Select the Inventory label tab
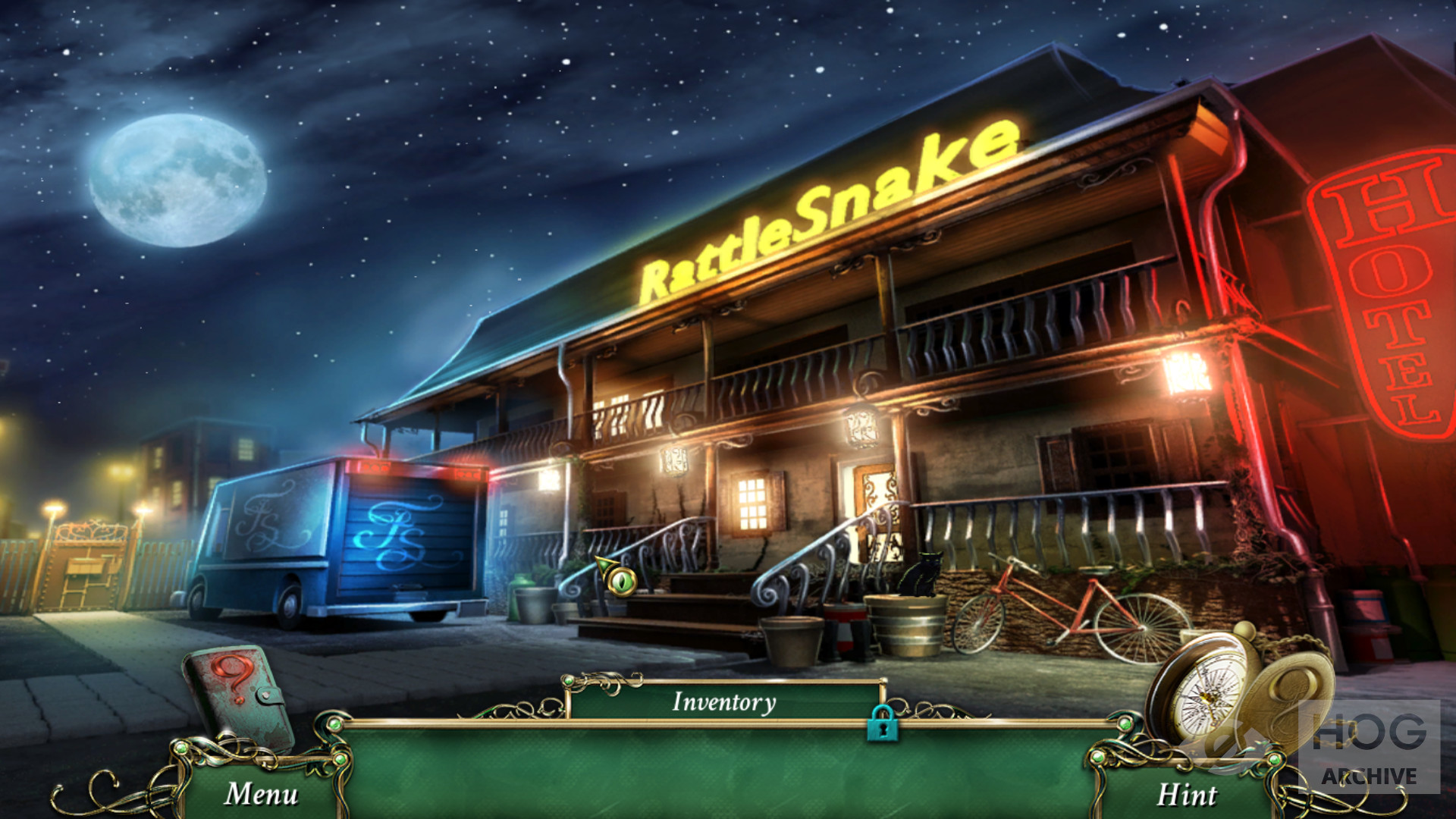1456x819 pixels. tap(724, 701)
